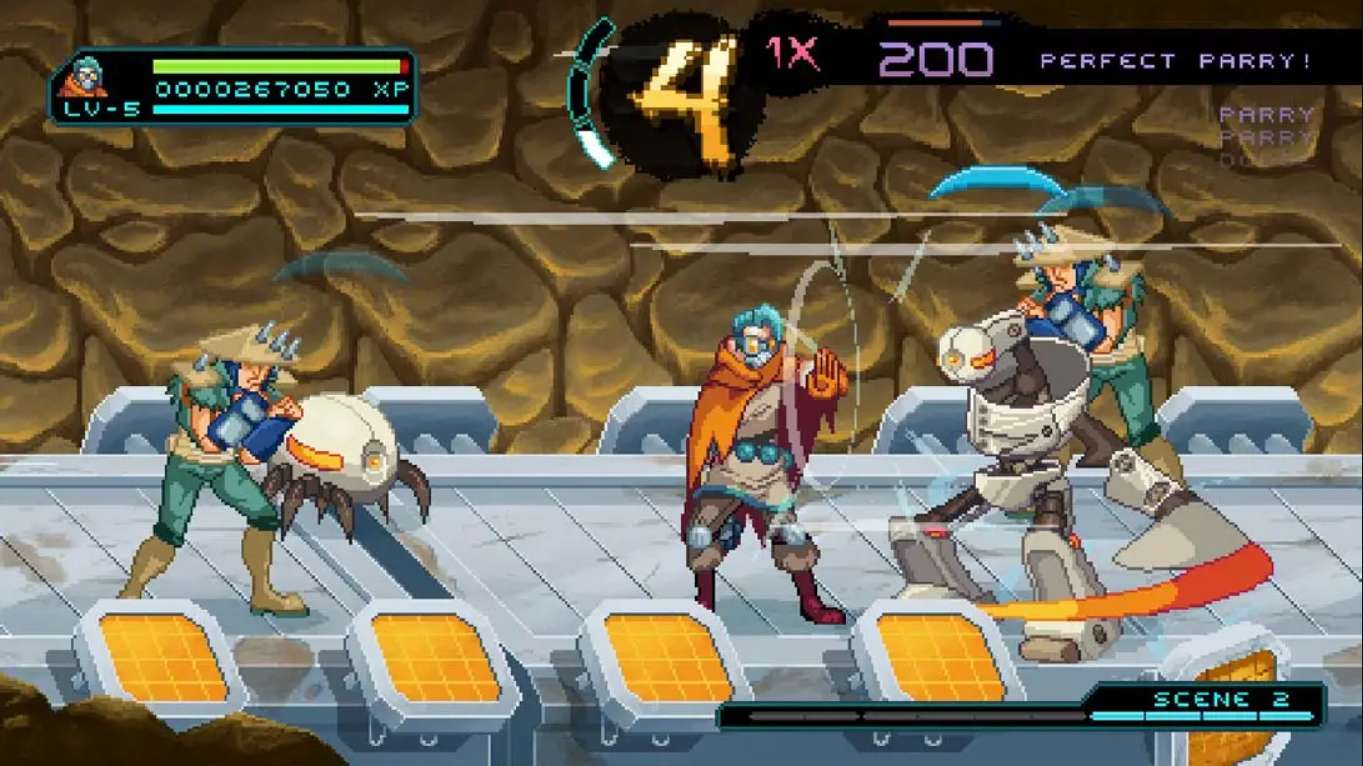Expand the Scene 2 panel
The image size is (1363, 766).
(x=1220, y=699)
